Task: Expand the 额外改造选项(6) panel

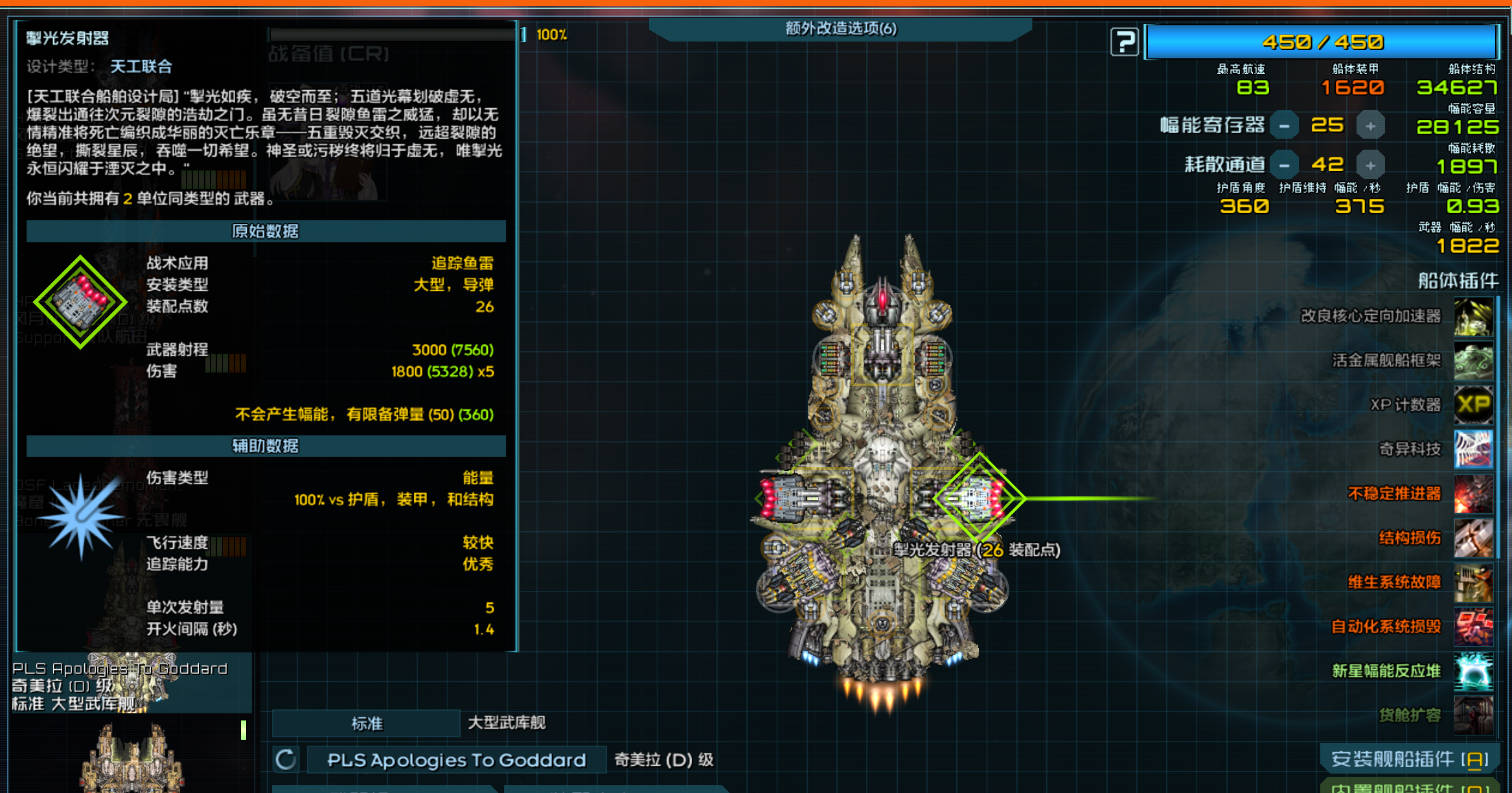Action: click(x=842, y=29)
